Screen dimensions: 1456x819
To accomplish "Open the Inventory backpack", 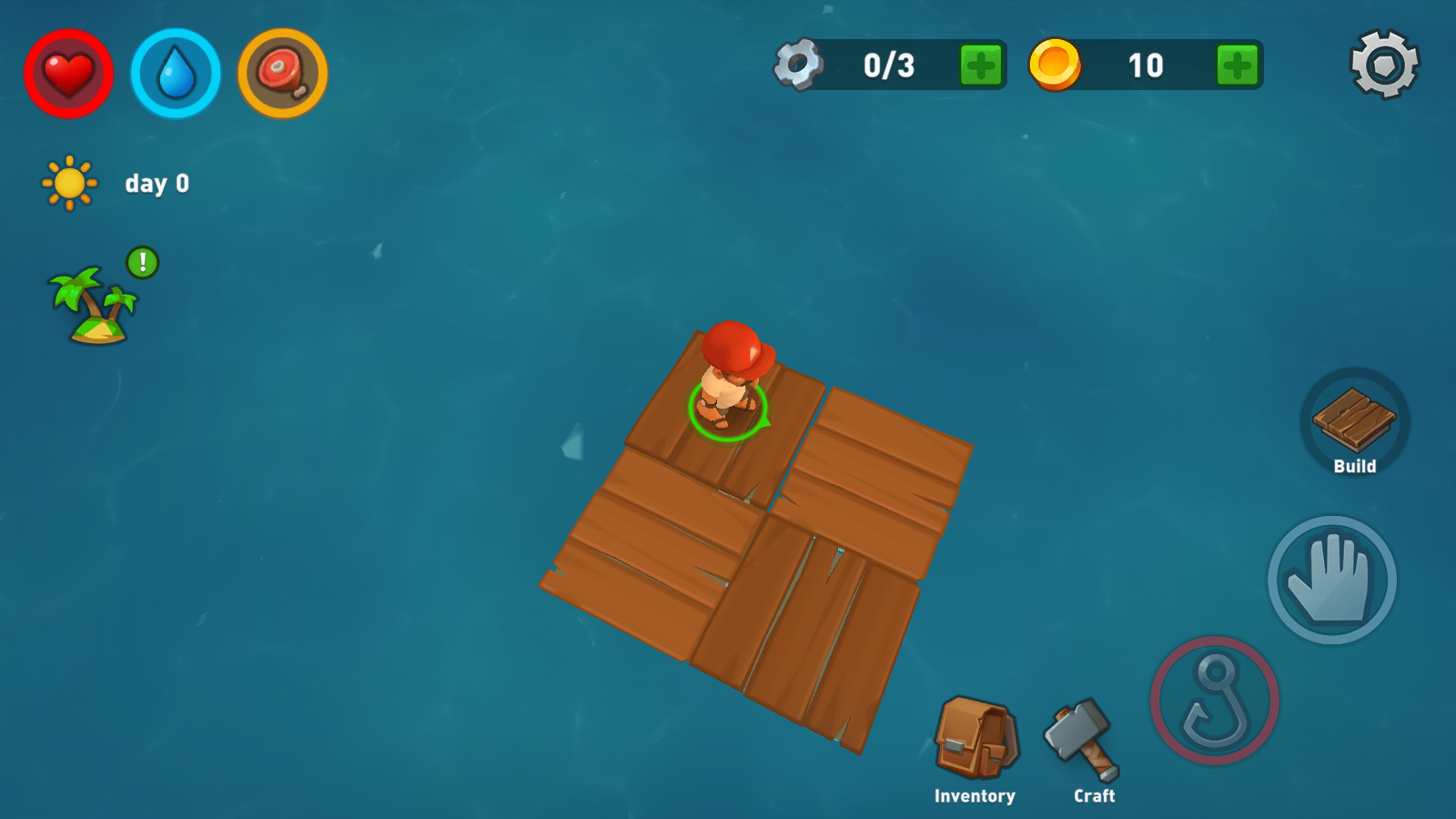I will click(976, 739).
